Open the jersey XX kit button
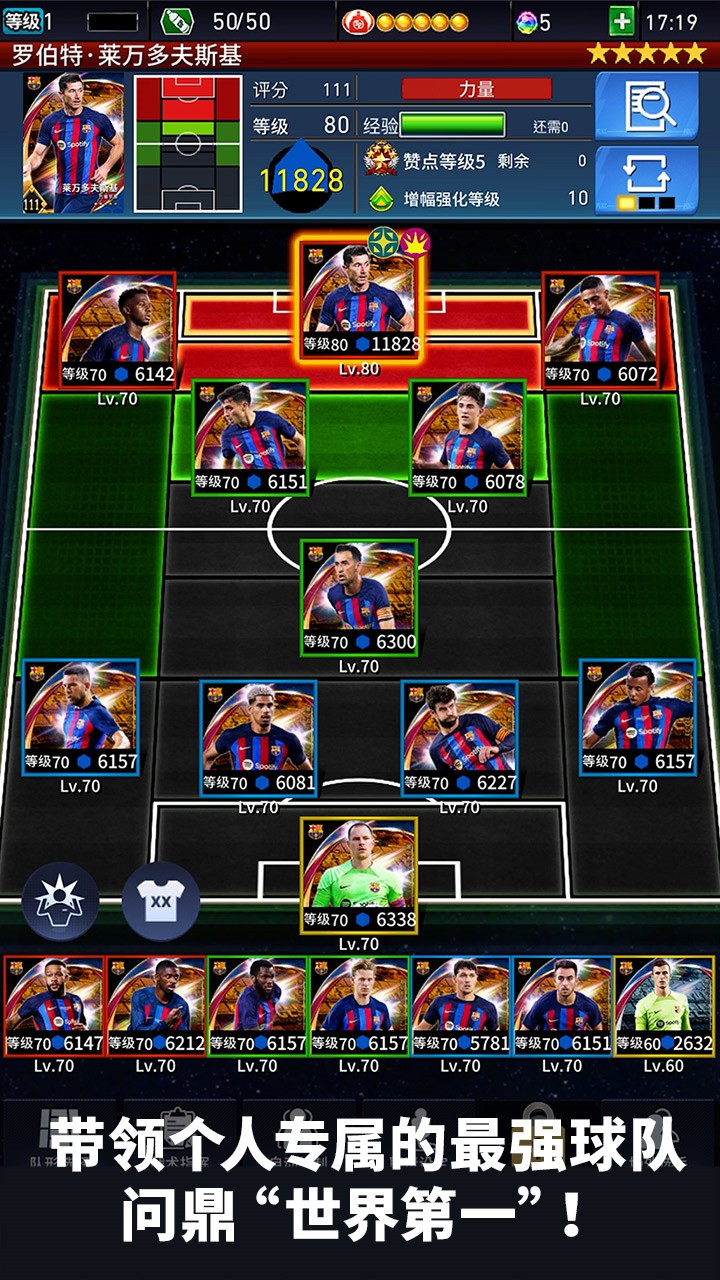Viewport: 720px width, 1280px height. [161, 901]
